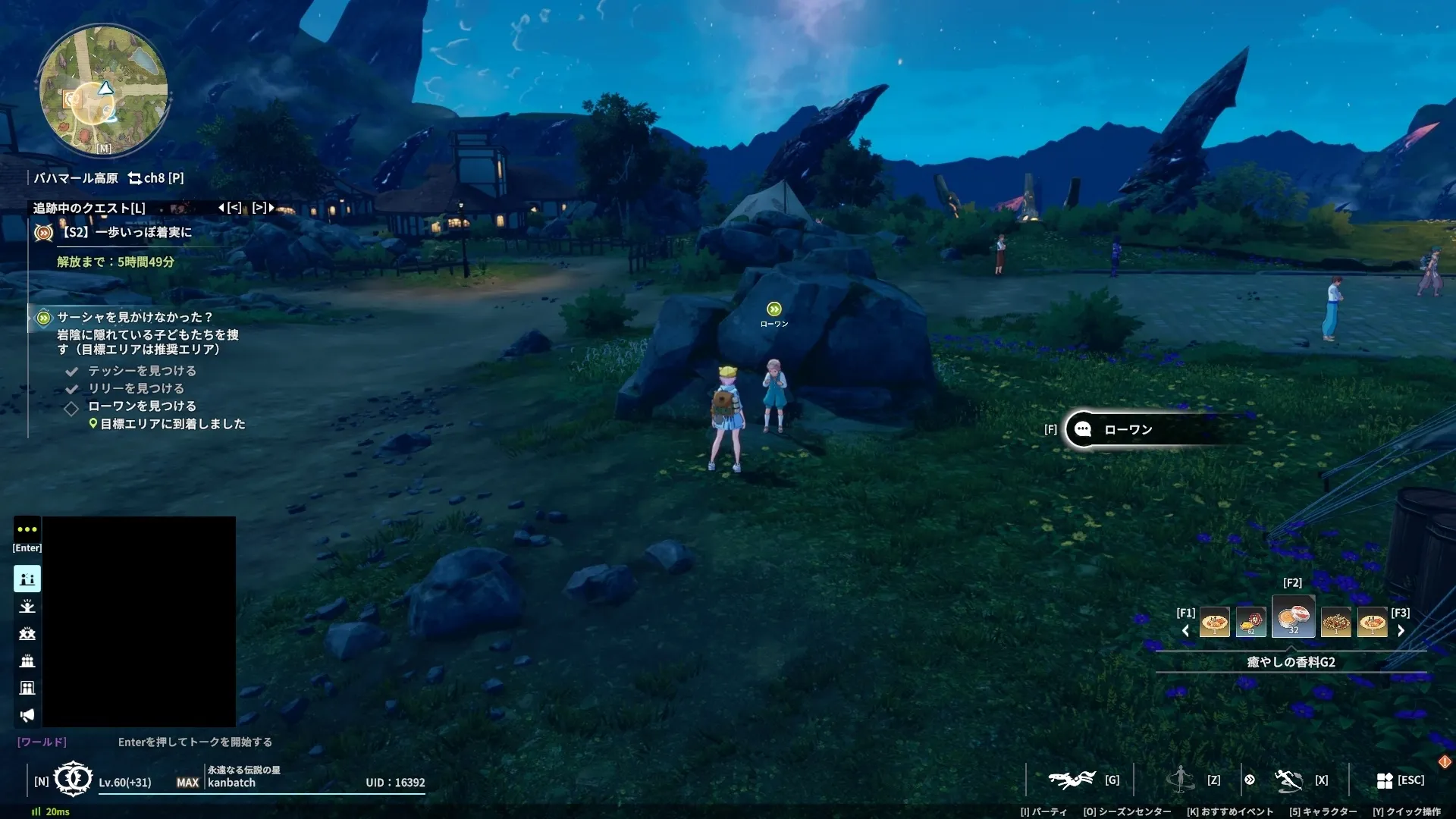Select the 【S2】一歩いっぽ着実に quest entry
This screenshot has width=1456, height=819.
tap(127, 232)
